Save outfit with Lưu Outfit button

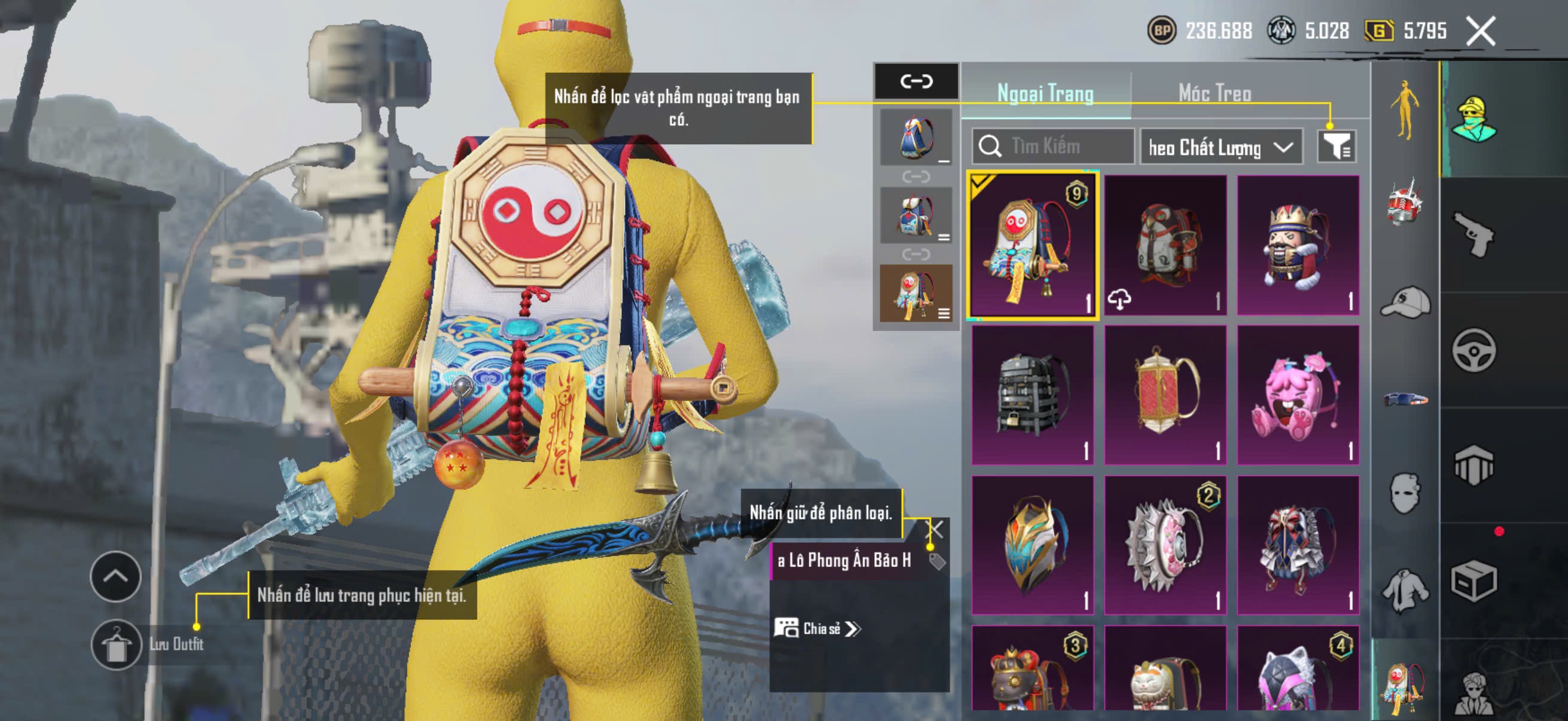(x=116, y=644)
